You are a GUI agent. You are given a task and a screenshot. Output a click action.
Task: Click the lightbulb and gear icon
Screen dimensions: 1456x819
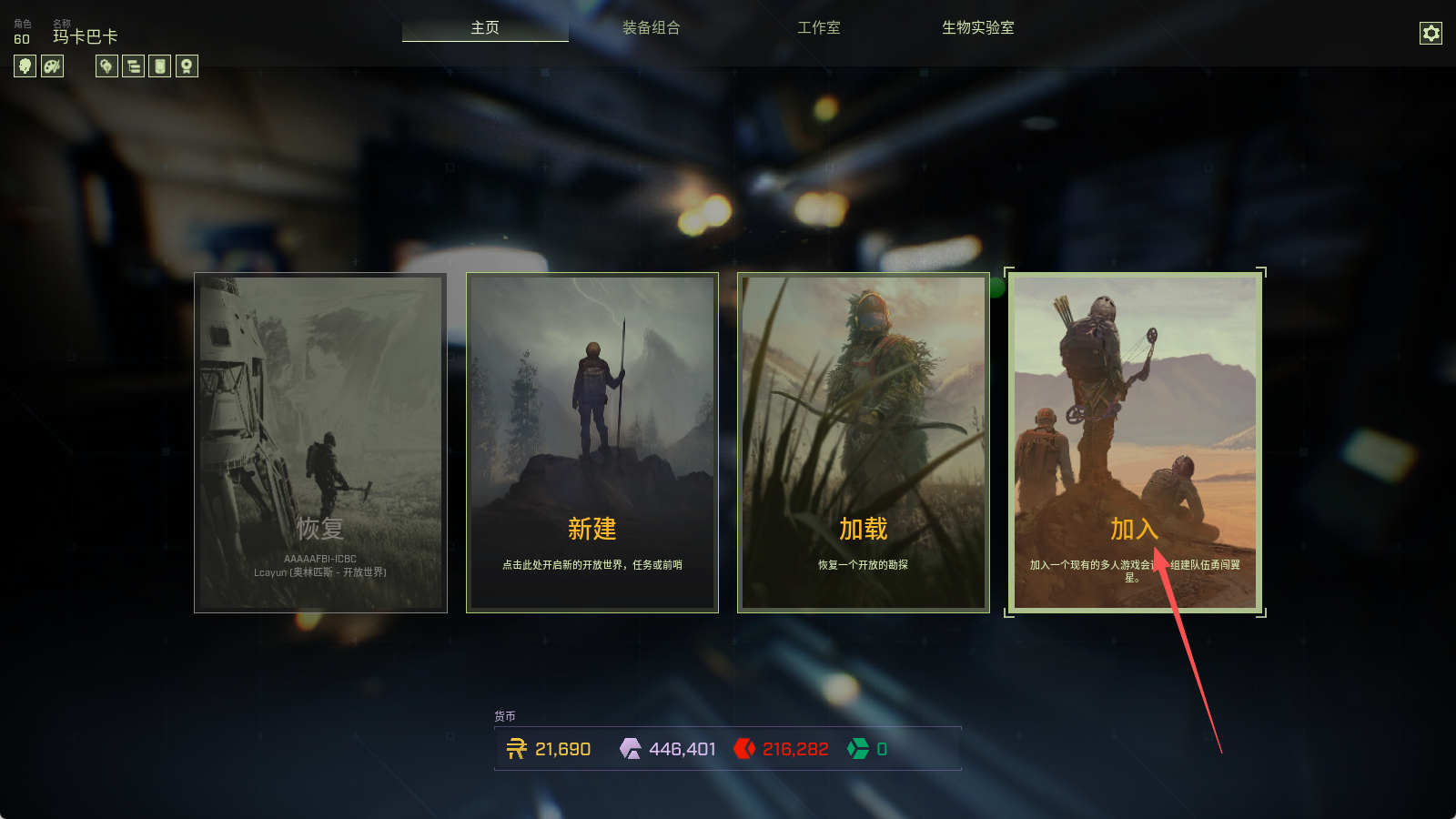click(106, 66)
